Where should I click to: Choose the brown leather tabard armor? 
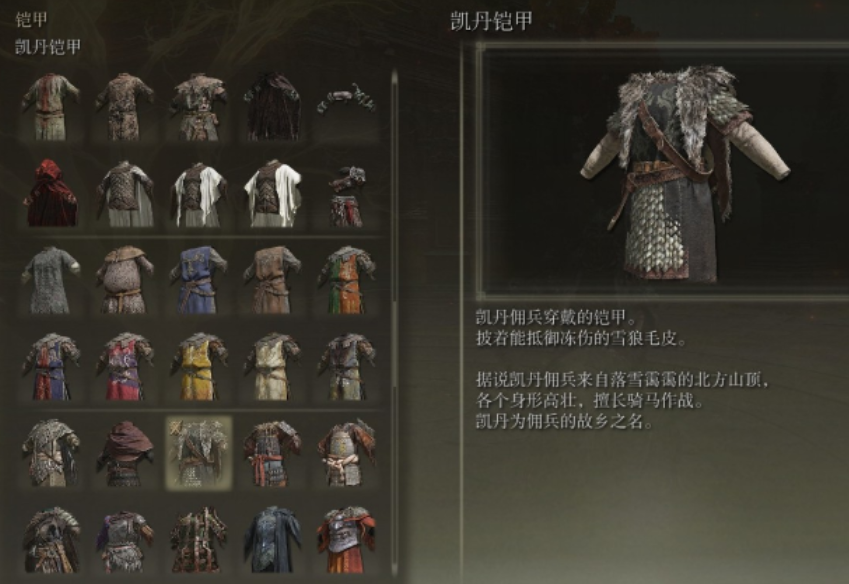pyautogui.click(x=272, y=279)
